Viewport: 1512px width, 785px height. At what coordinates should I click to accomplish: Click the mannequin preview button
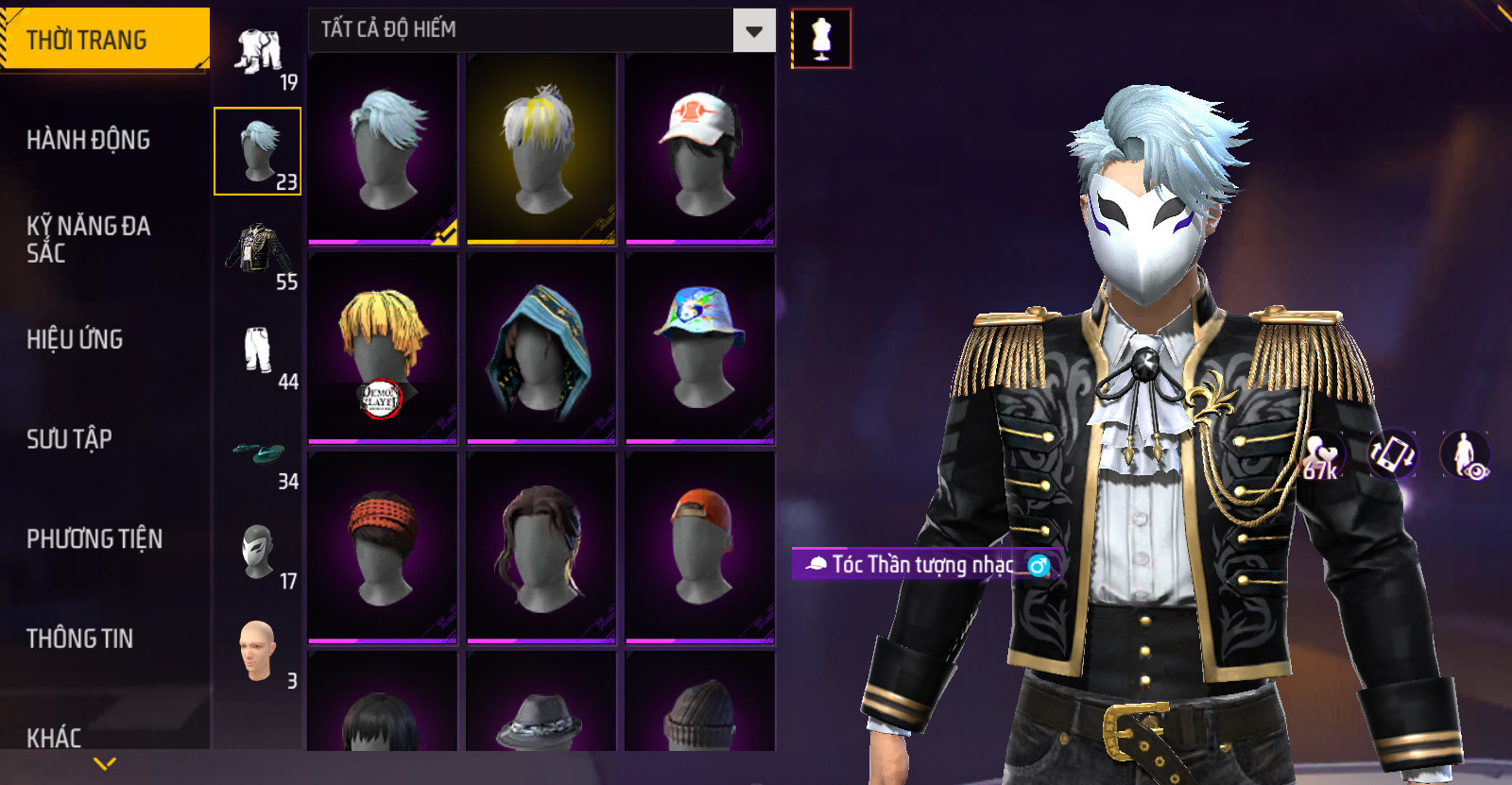tap(821, 39)
